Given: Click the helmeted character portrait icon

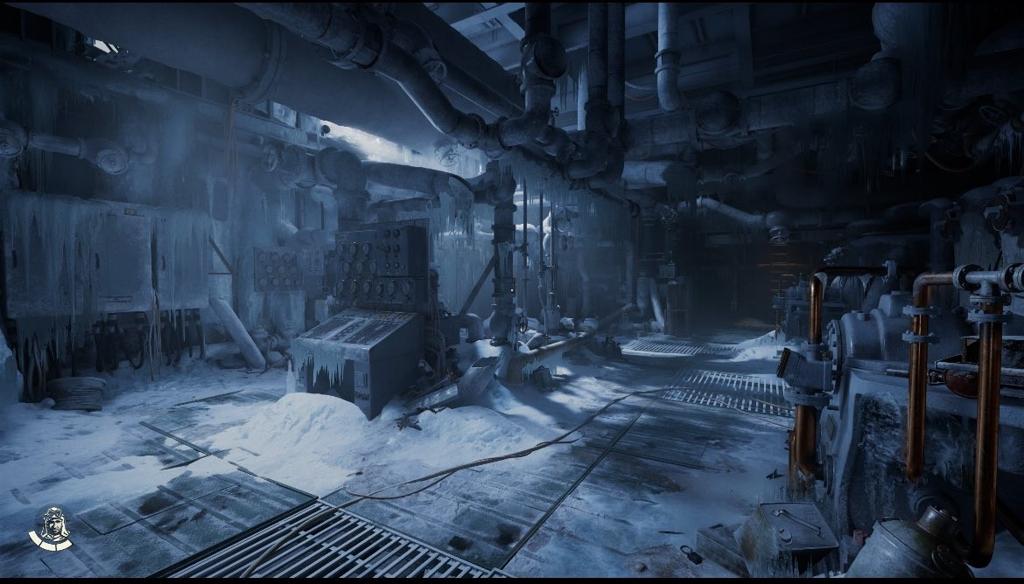Looking at the screenshot, I should point(50,527).
